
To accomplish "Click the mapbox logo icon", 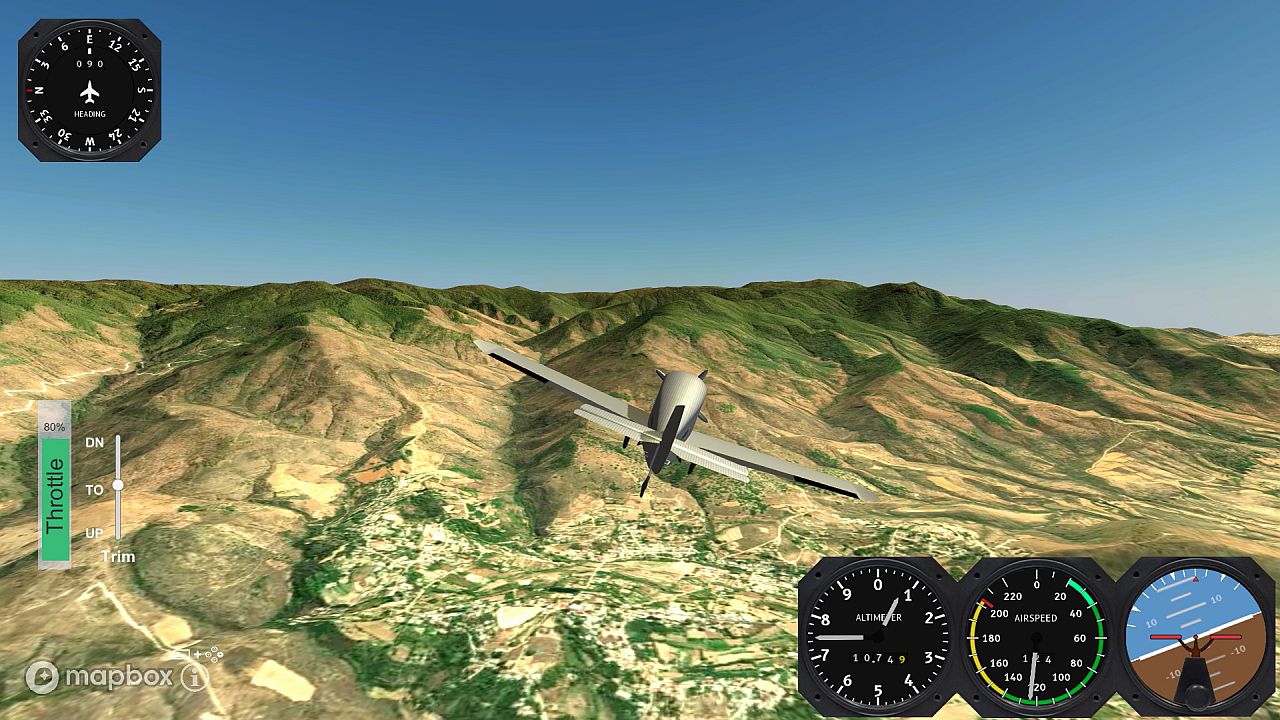I will tap(41, 675).
